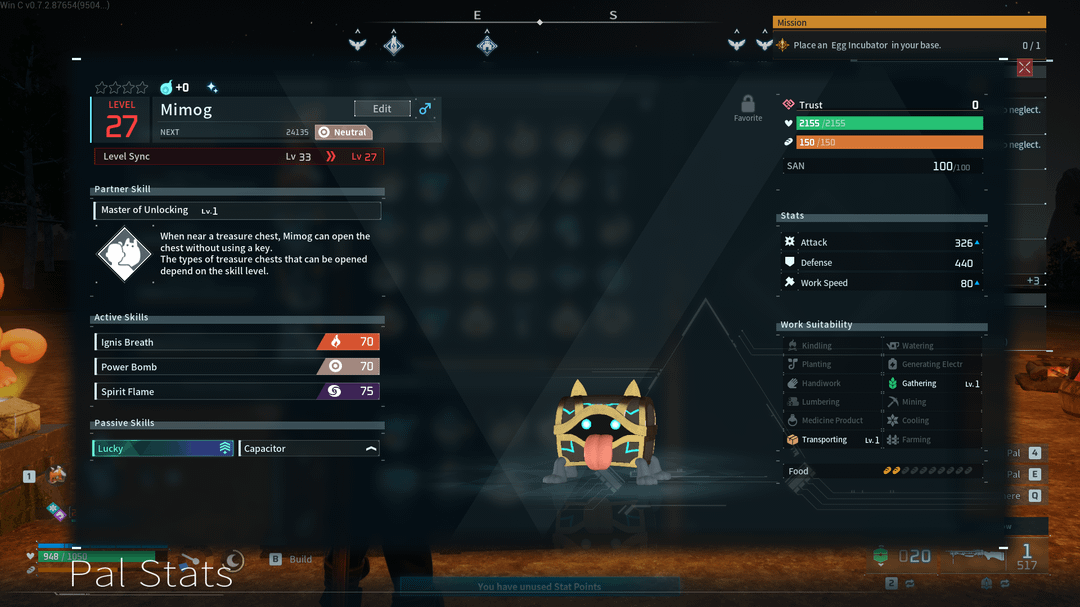Click the Work Speed stat row

pyautogui.click(x=881, y=283)
